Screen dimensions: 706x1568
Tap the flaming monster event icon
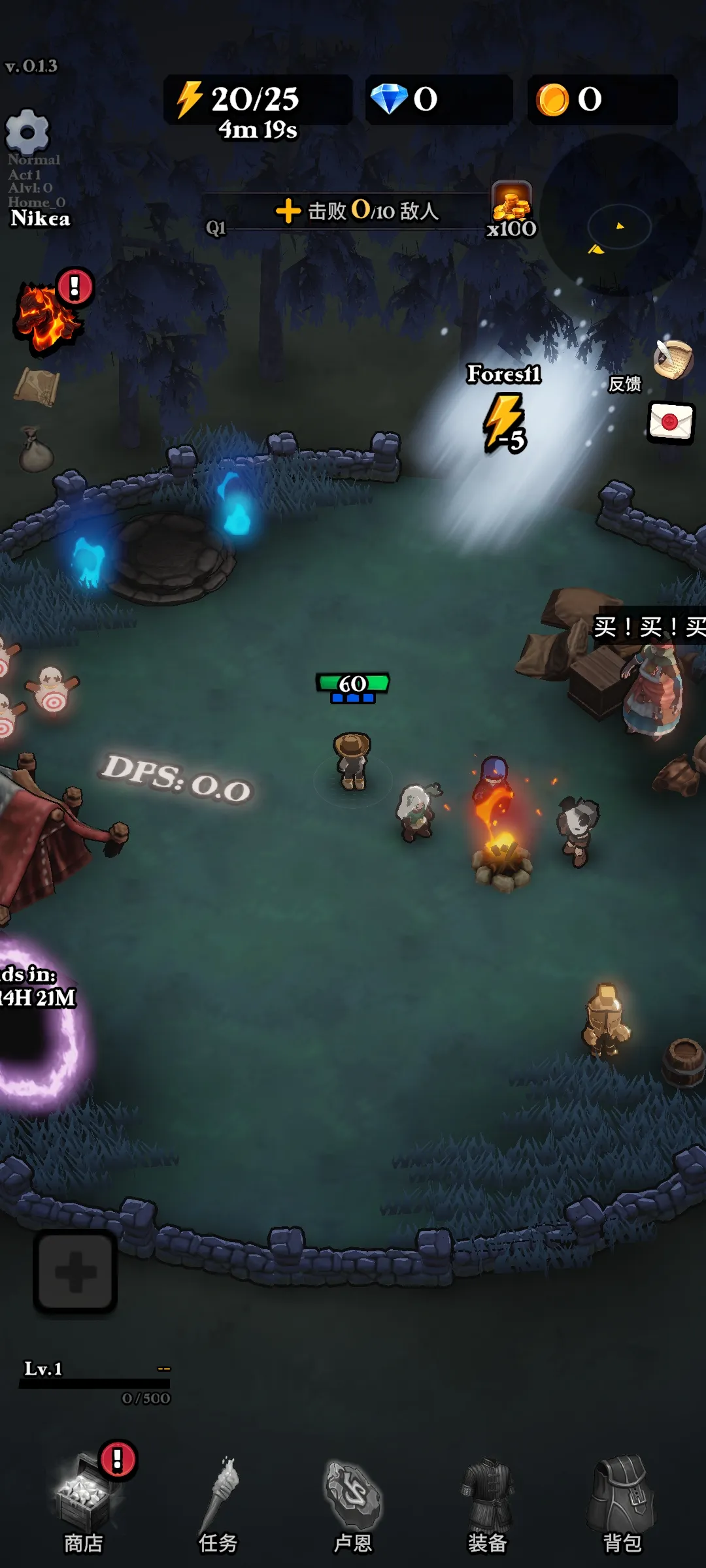pos(47,316)
